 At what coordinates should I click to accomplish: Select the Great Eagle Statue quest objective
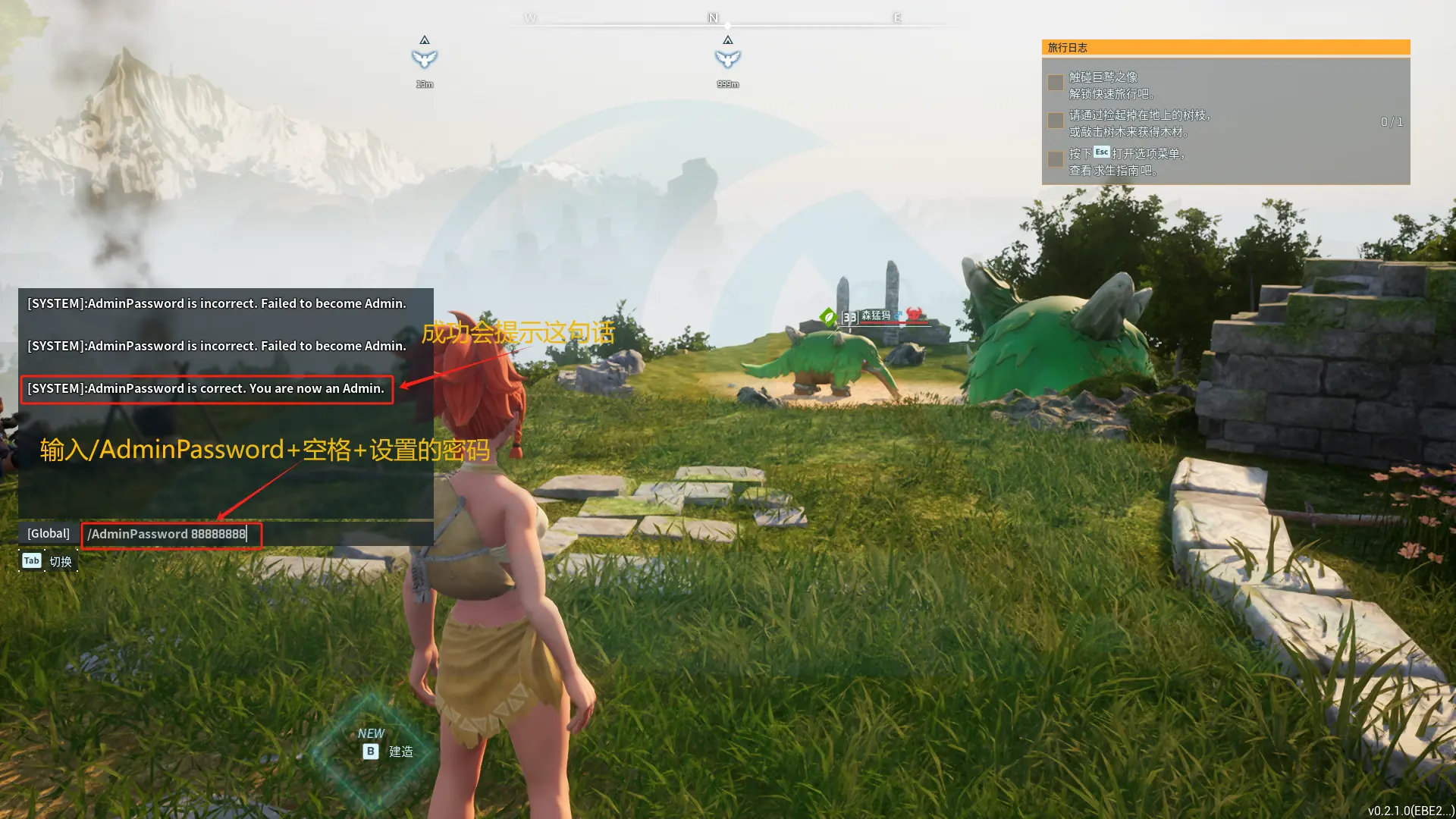click(1112, 85)
